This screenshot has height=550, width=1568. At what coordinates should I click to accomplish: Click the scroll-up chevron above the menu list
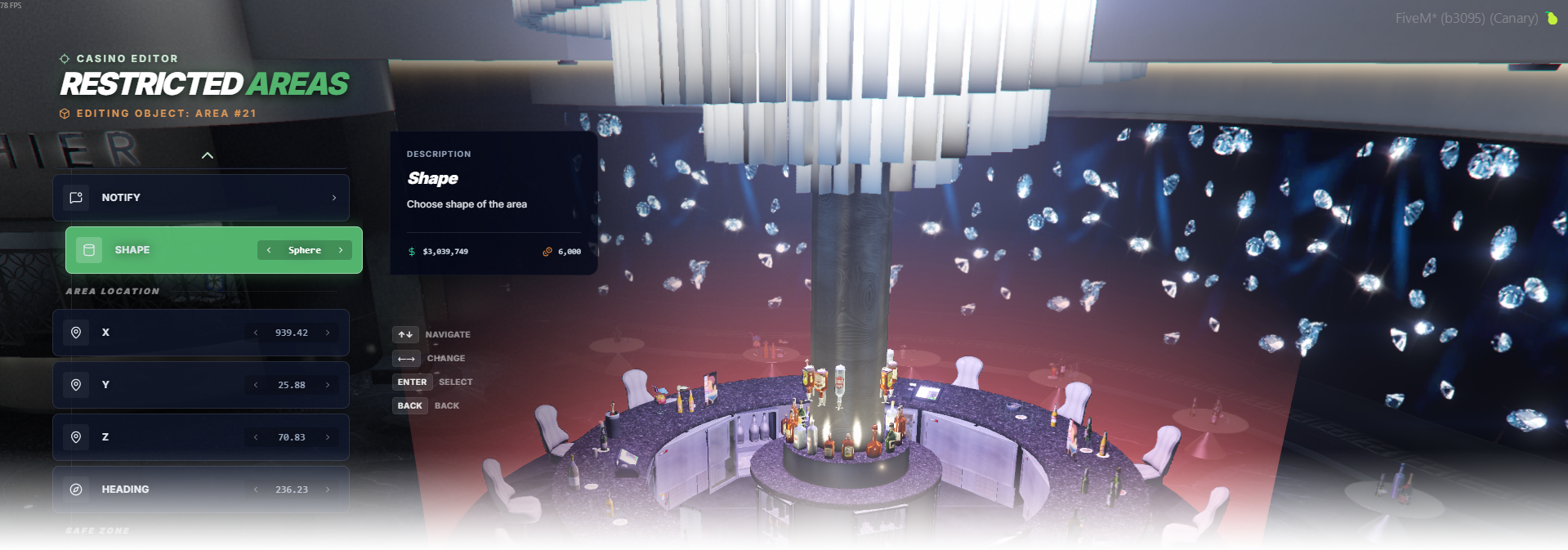(x=208, y=155)
